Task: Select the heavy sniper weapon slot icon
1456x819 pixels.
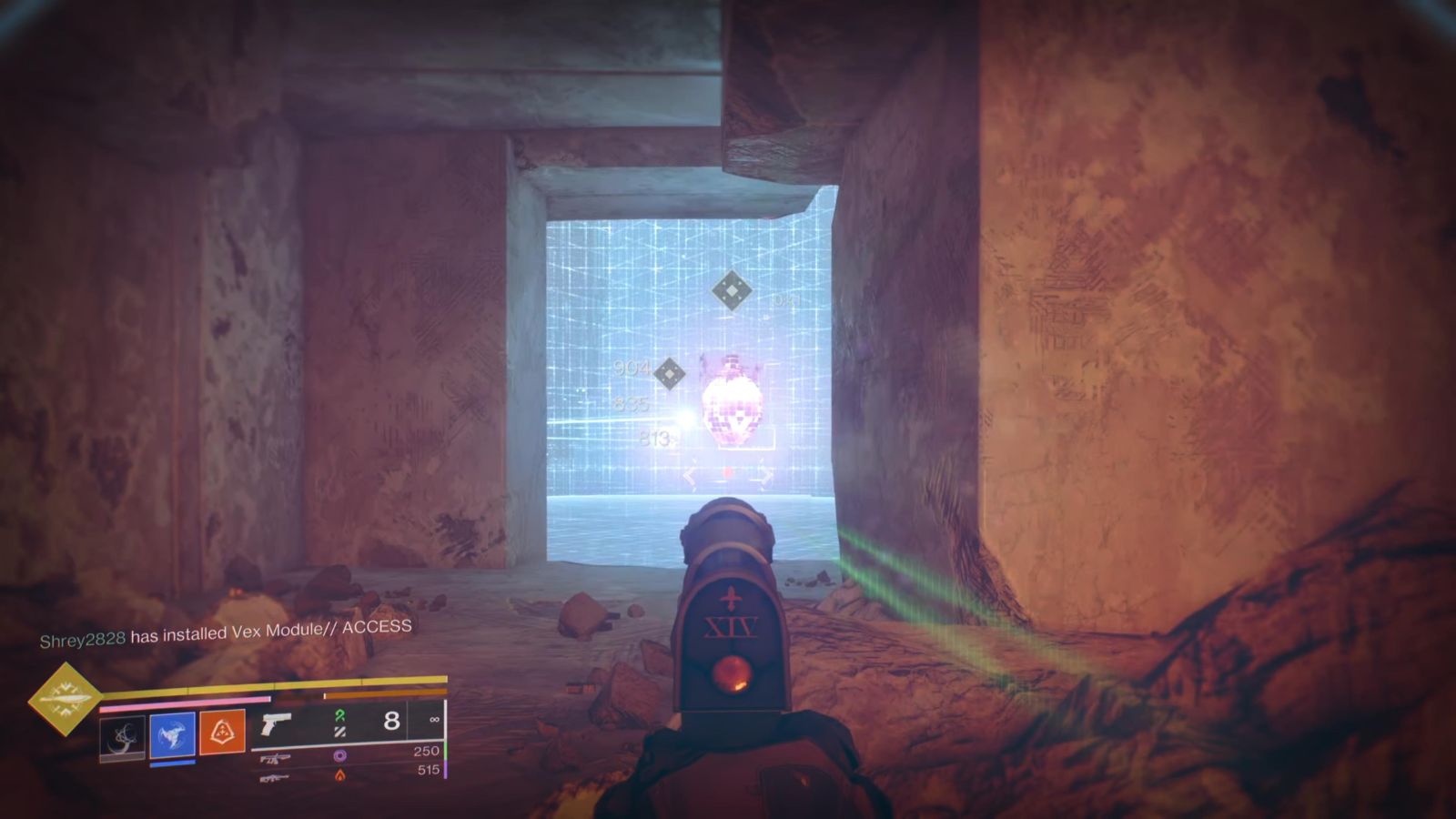Action: tap(274, 779)
